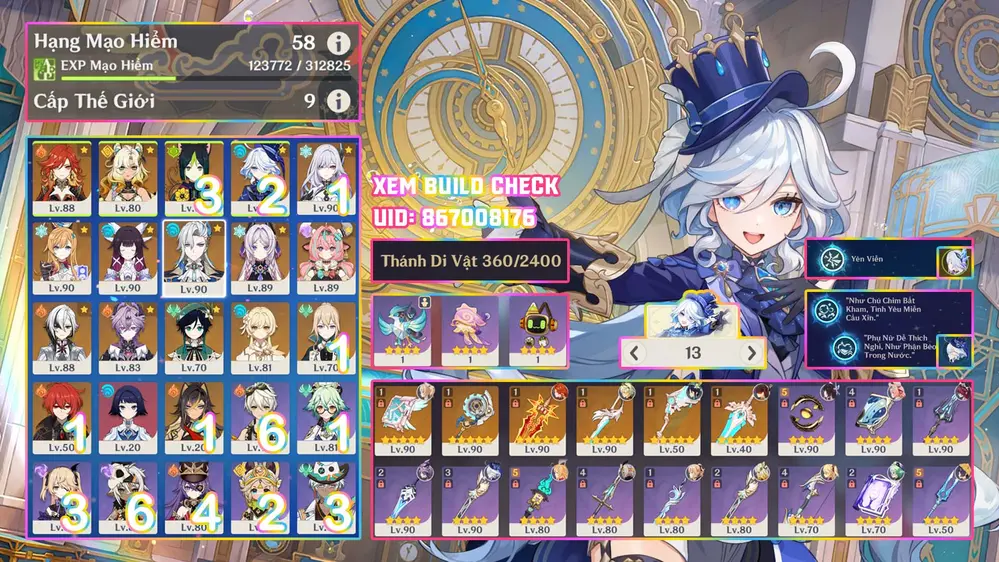This screenshot has width=999, height=562.
Task: Go to the previous page with the left arrow
Action: tap(633, 353)
